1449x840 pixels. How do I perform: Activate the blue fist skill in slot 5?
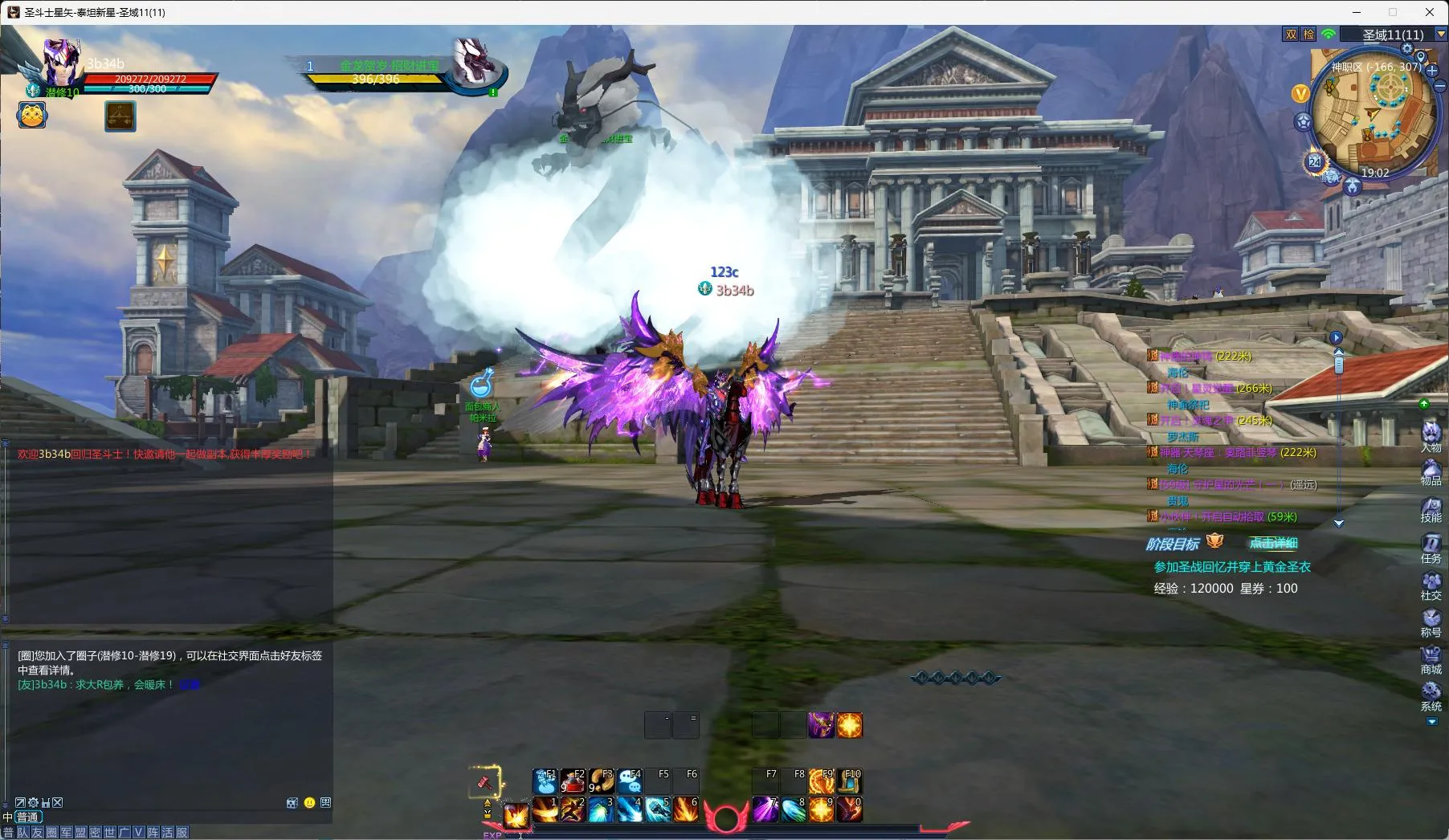[x=657, y=809]
